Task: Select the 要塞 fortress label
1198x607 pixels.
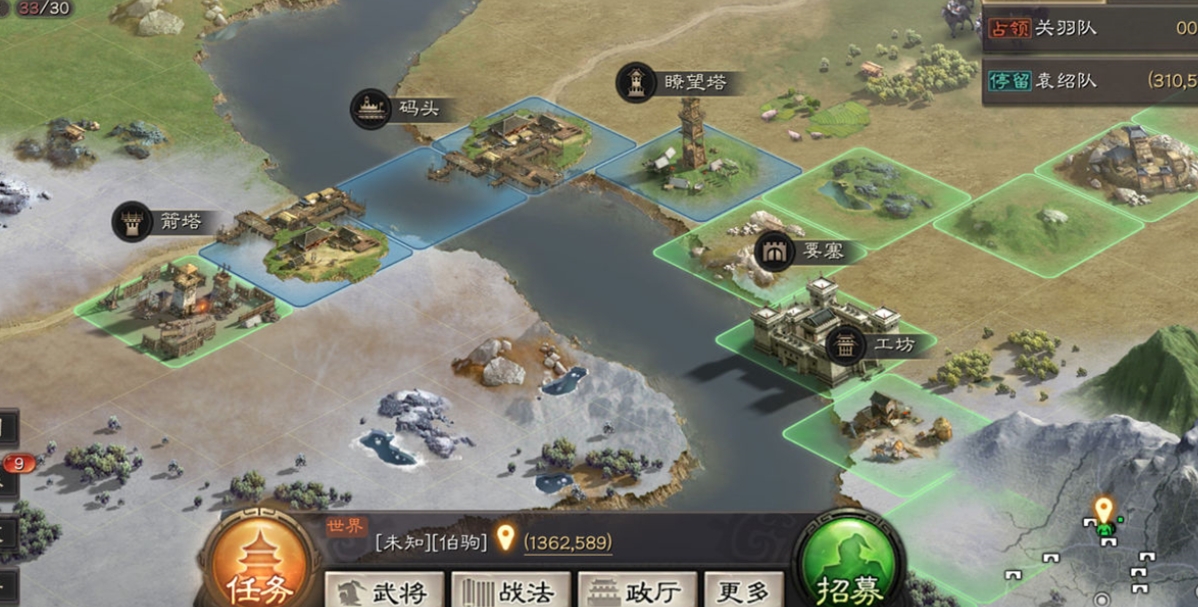Action: pos(800,250)
